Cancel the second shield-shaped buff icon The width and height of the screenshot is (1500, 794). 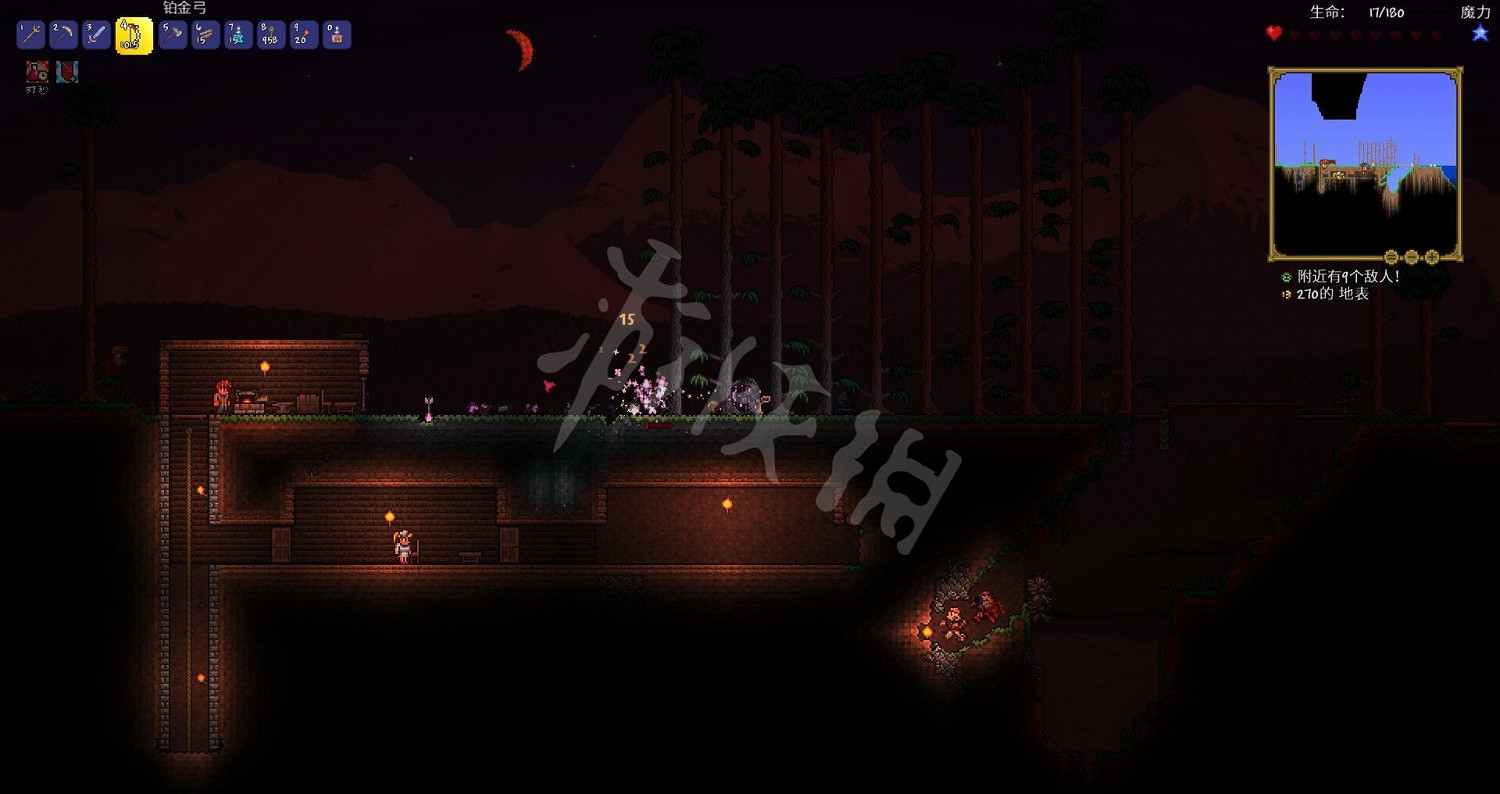click(65, 70)
